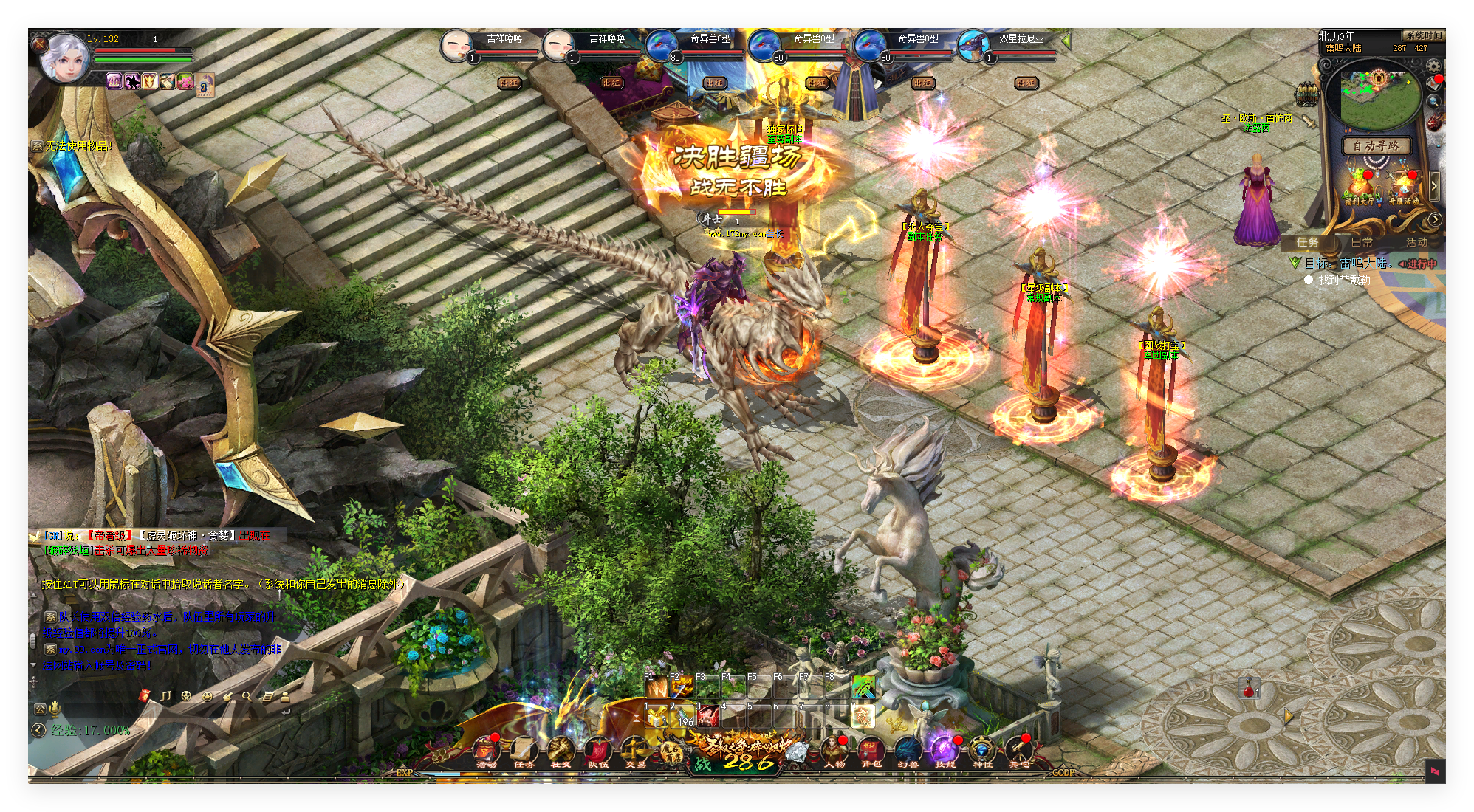This screenshot has height=812, width=1474.
Task: Open the 任务 quest scroll icon
Action: tap(524, 751)
